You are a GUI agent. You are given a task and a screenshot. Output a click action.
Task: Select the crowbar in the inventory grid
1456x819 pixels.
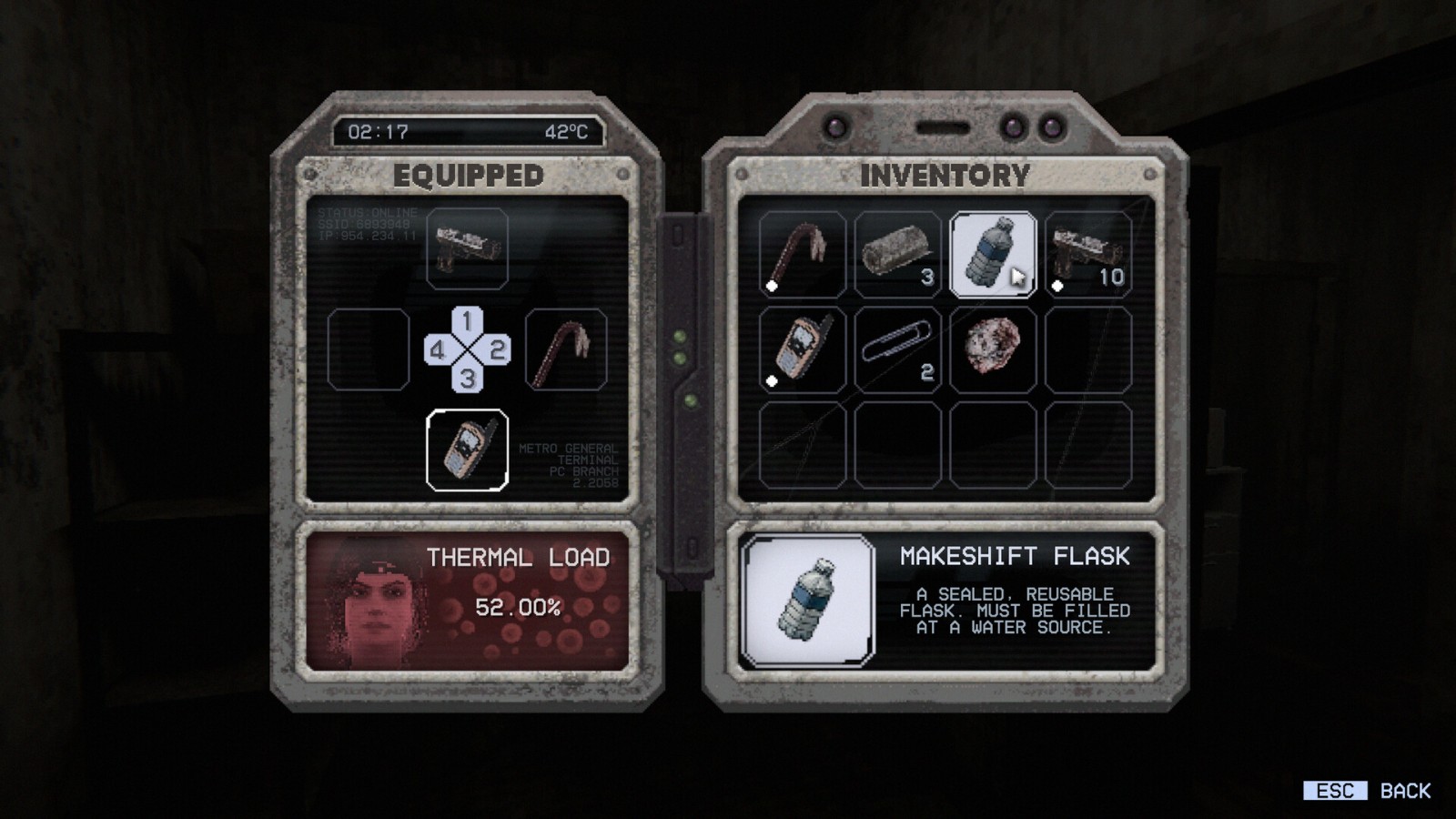pos(802,255)
